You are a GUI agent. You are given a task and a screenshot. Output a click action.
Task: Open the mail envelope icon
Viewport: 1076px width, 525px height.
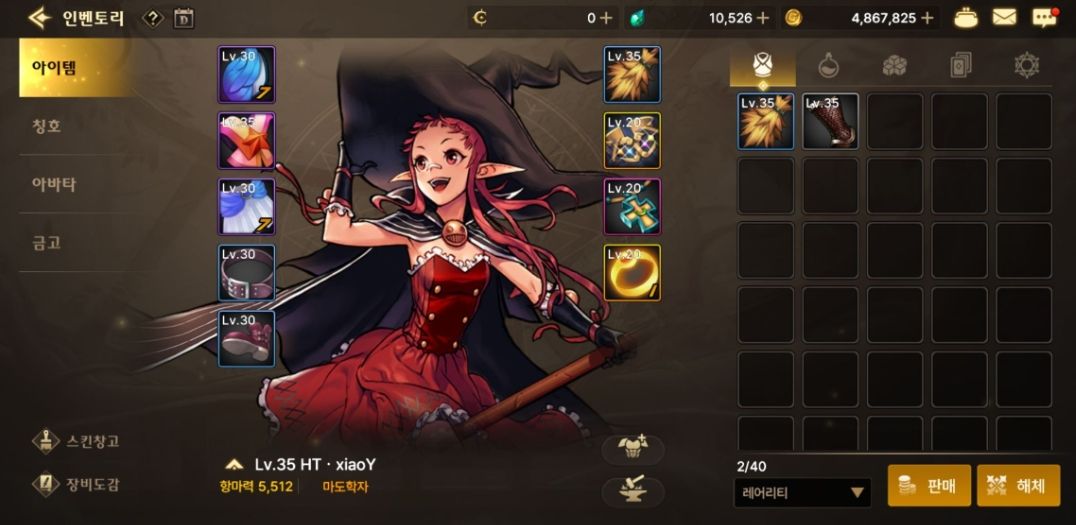pyautogui.click(x=1004, y=17)
